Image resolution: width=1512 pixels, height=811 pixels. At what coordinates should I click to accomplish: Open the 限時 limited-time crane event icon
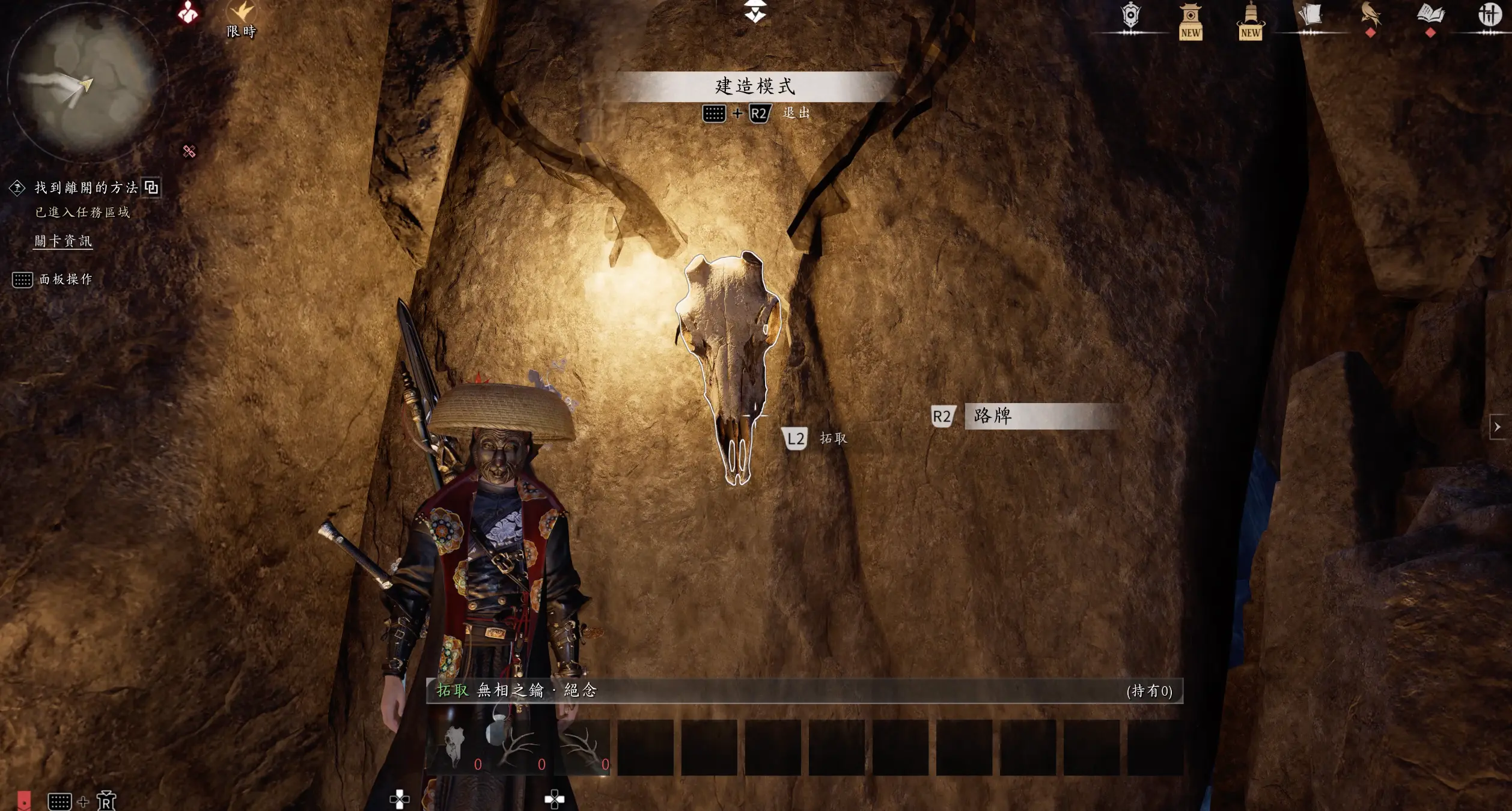[242, 17]
